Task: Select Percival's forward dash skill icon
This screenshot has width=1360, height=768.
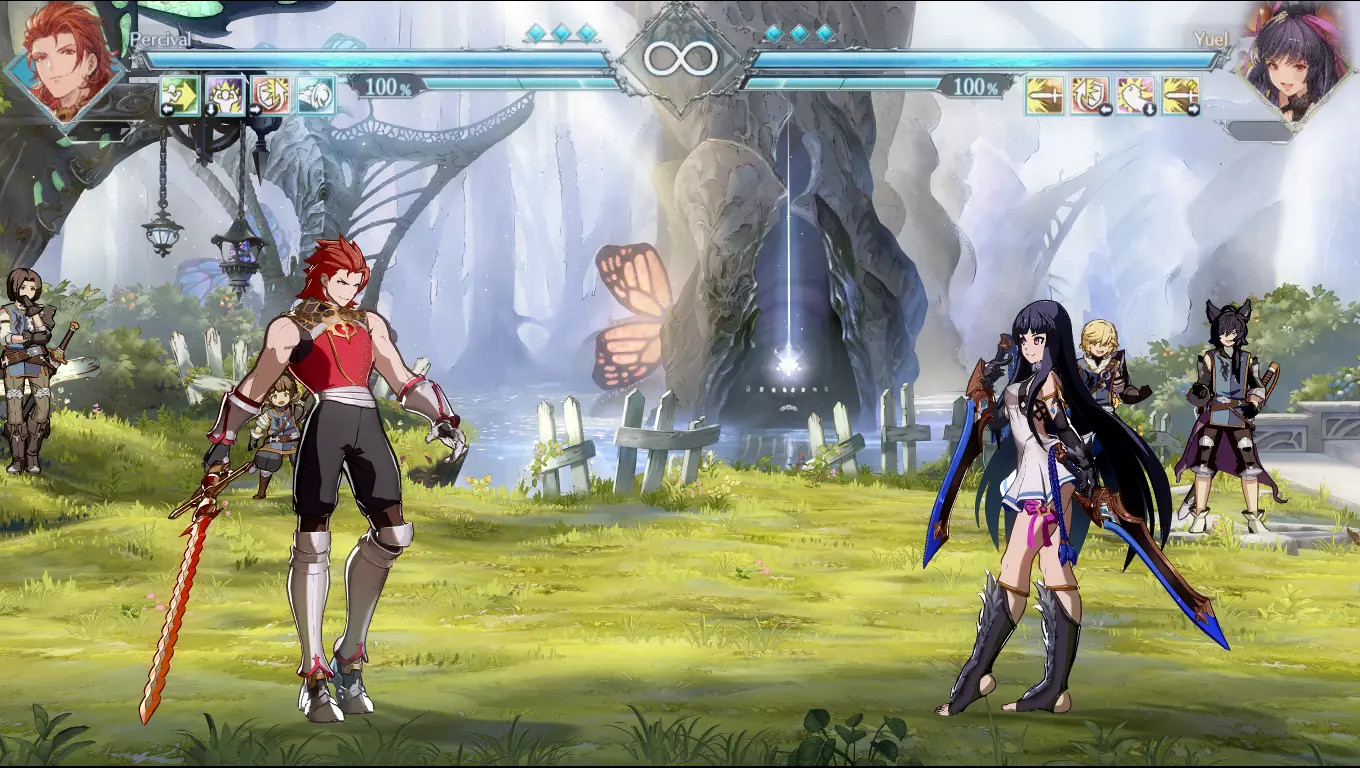Action: (179, 94)
